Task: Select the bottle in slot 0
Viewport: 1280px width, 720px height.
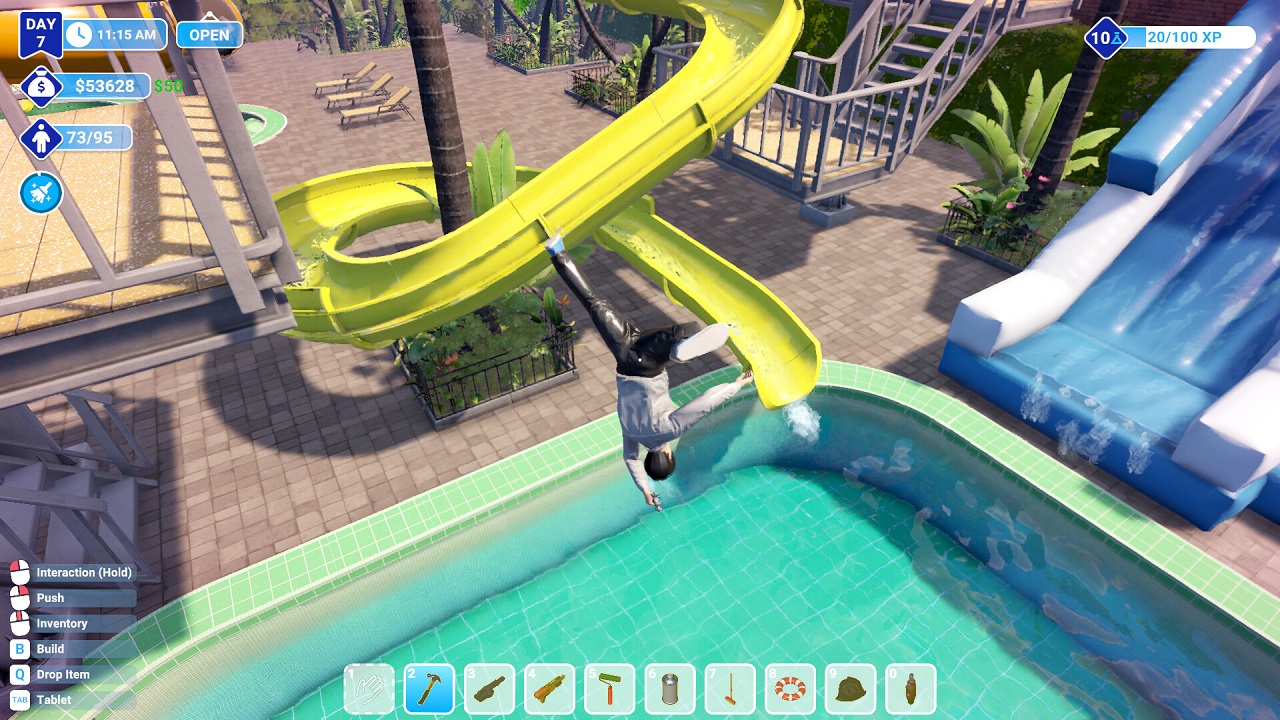Action: [909, 688]
